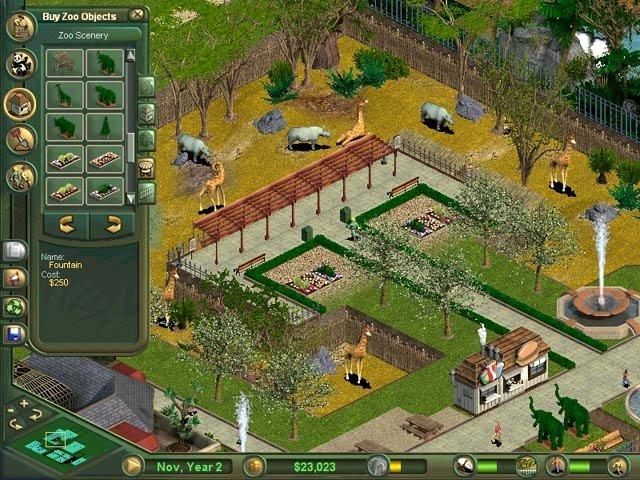Pick the pine tree topiary item
640x480 pixels.
point(104,127)
